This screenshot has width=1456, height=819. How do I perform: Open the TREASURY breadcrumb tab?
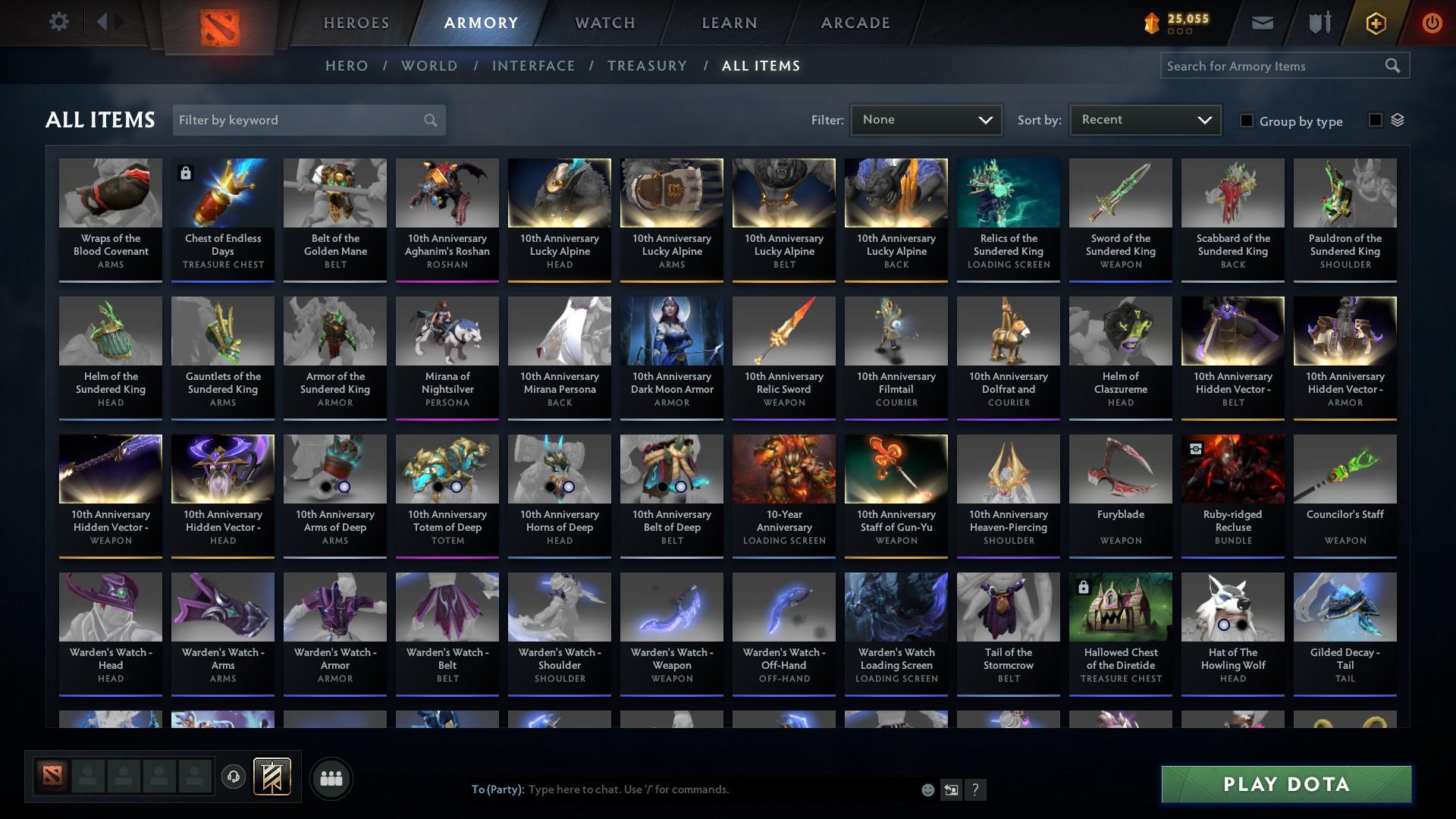tap(647, 66)
